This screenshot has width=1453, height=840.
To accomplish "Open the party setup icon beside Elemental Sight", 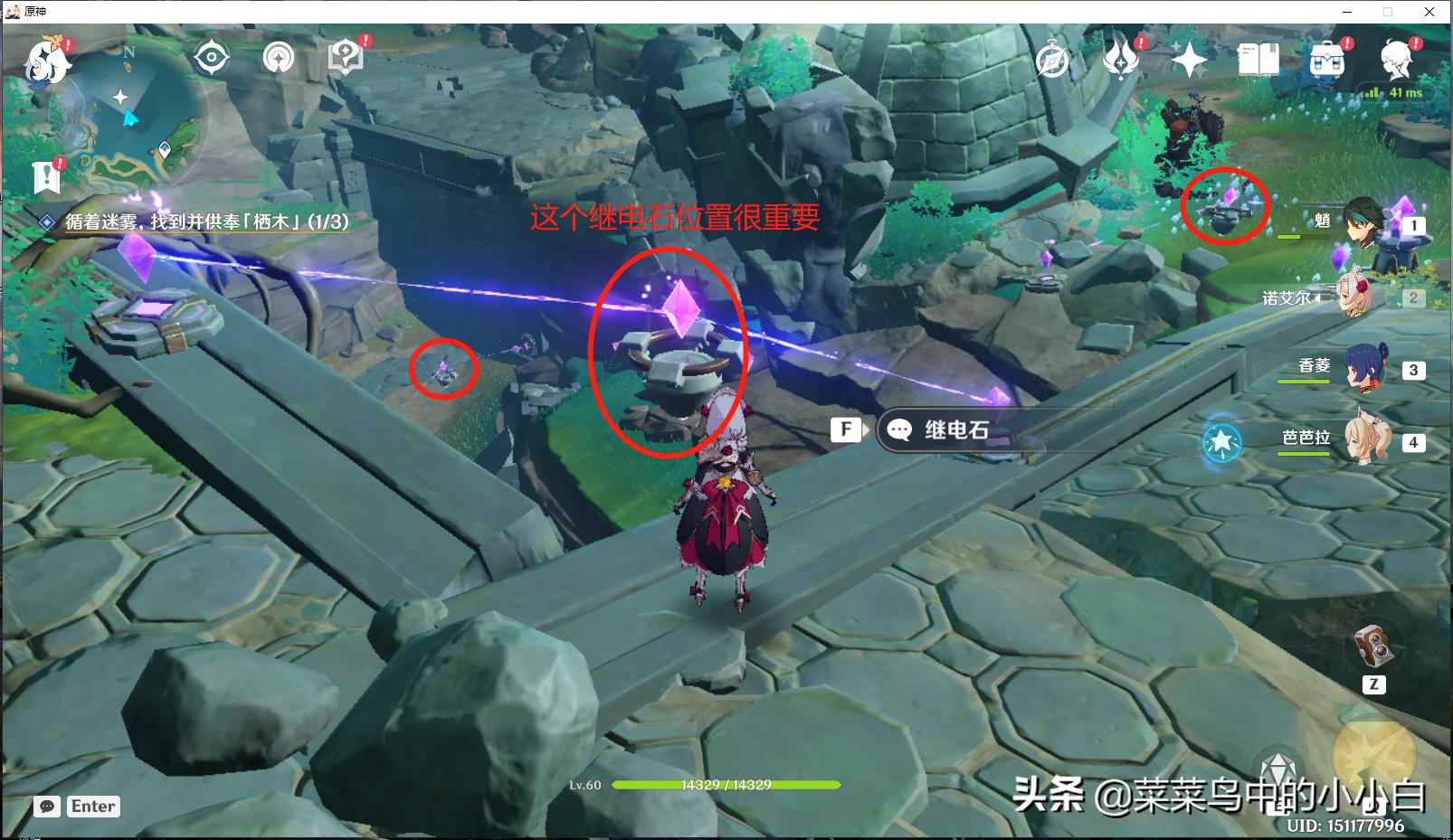I will click(279, 56).
